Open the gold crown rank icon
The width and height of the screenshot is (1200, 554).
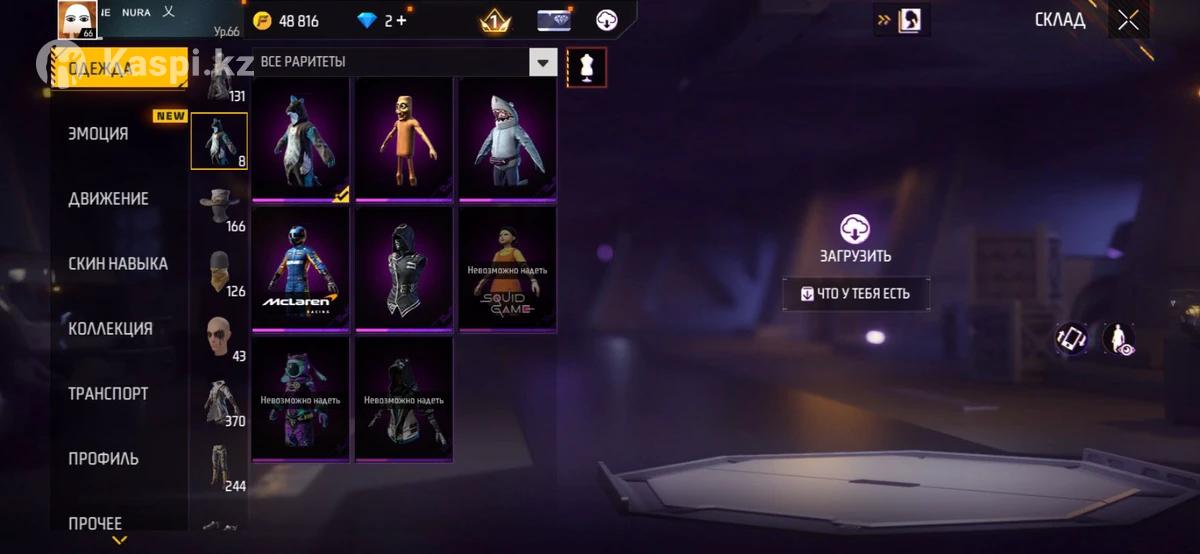pyautogui.click(x=494, y=21)
